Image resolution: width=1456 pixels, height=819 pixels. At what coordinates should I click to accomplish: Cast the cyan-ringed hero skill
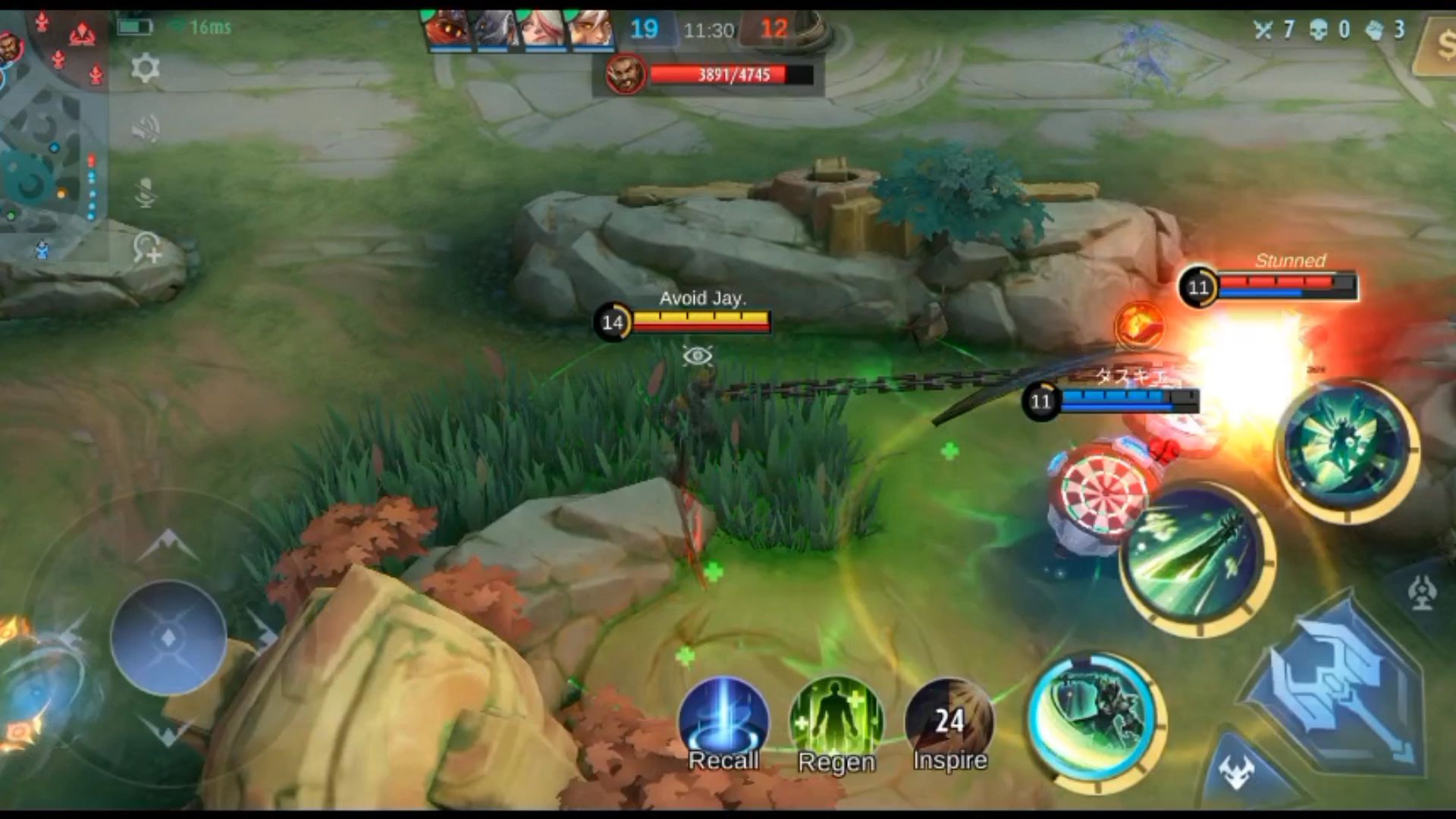pyautogui.click(x=1097, y=720)
